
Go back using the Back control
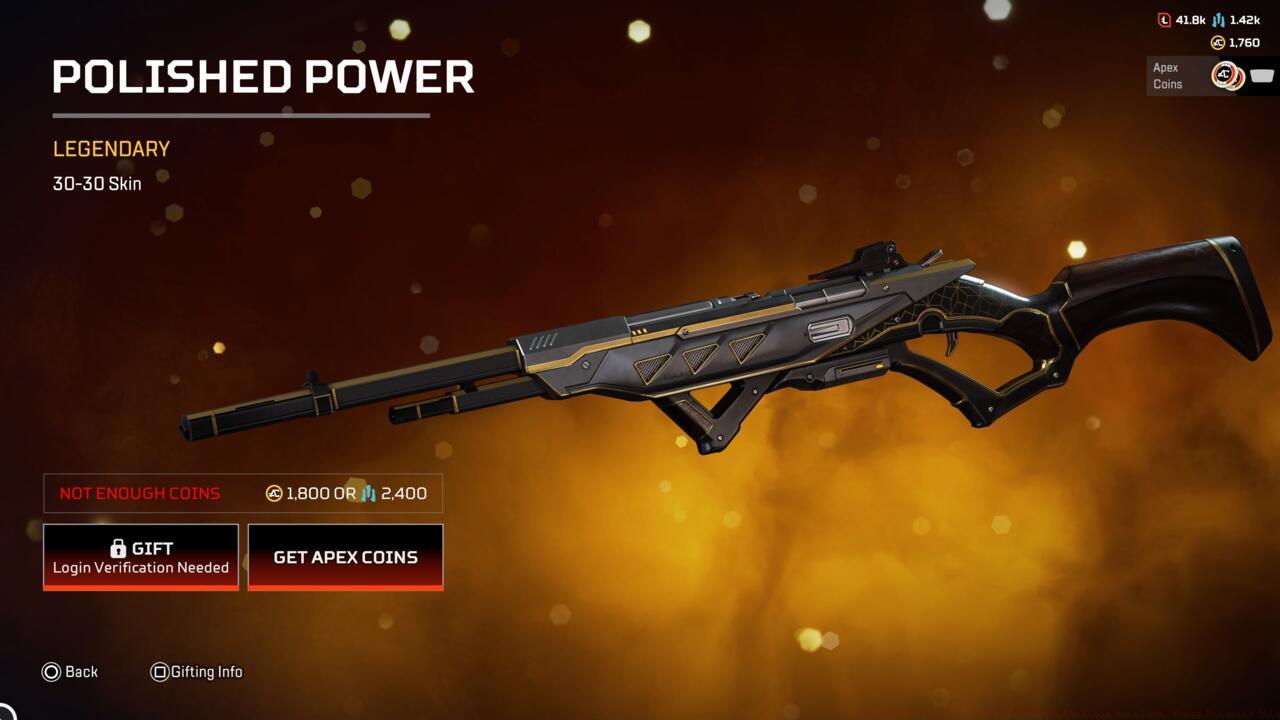tap(70, 671)
